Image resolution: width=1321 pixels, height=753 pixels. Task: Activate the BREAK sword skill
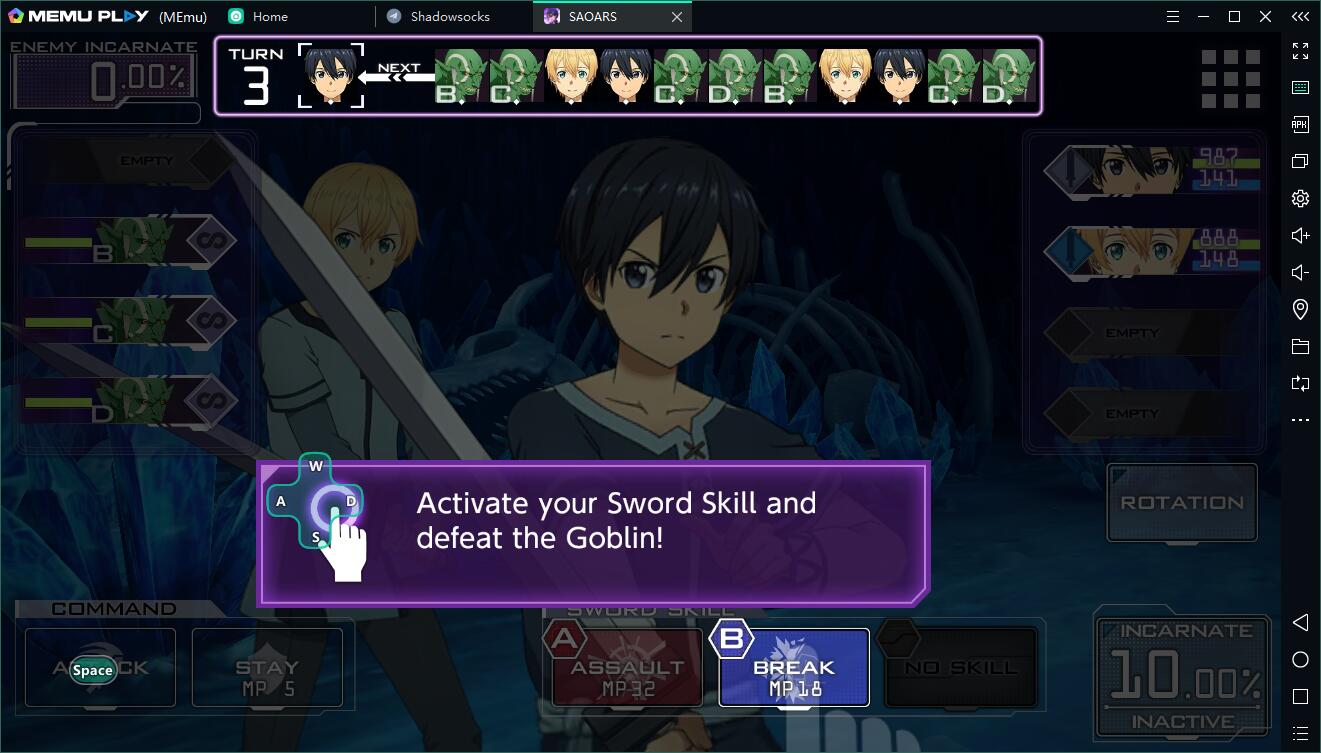point(793,668)
